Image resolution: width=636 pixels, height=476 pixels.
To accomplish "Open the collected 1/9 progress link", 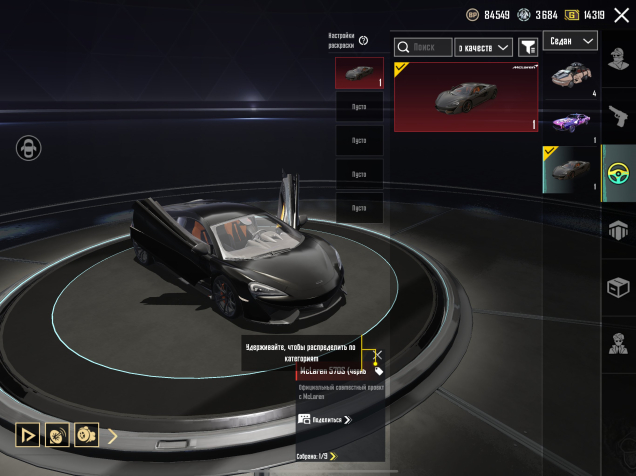I will (316, 456).
